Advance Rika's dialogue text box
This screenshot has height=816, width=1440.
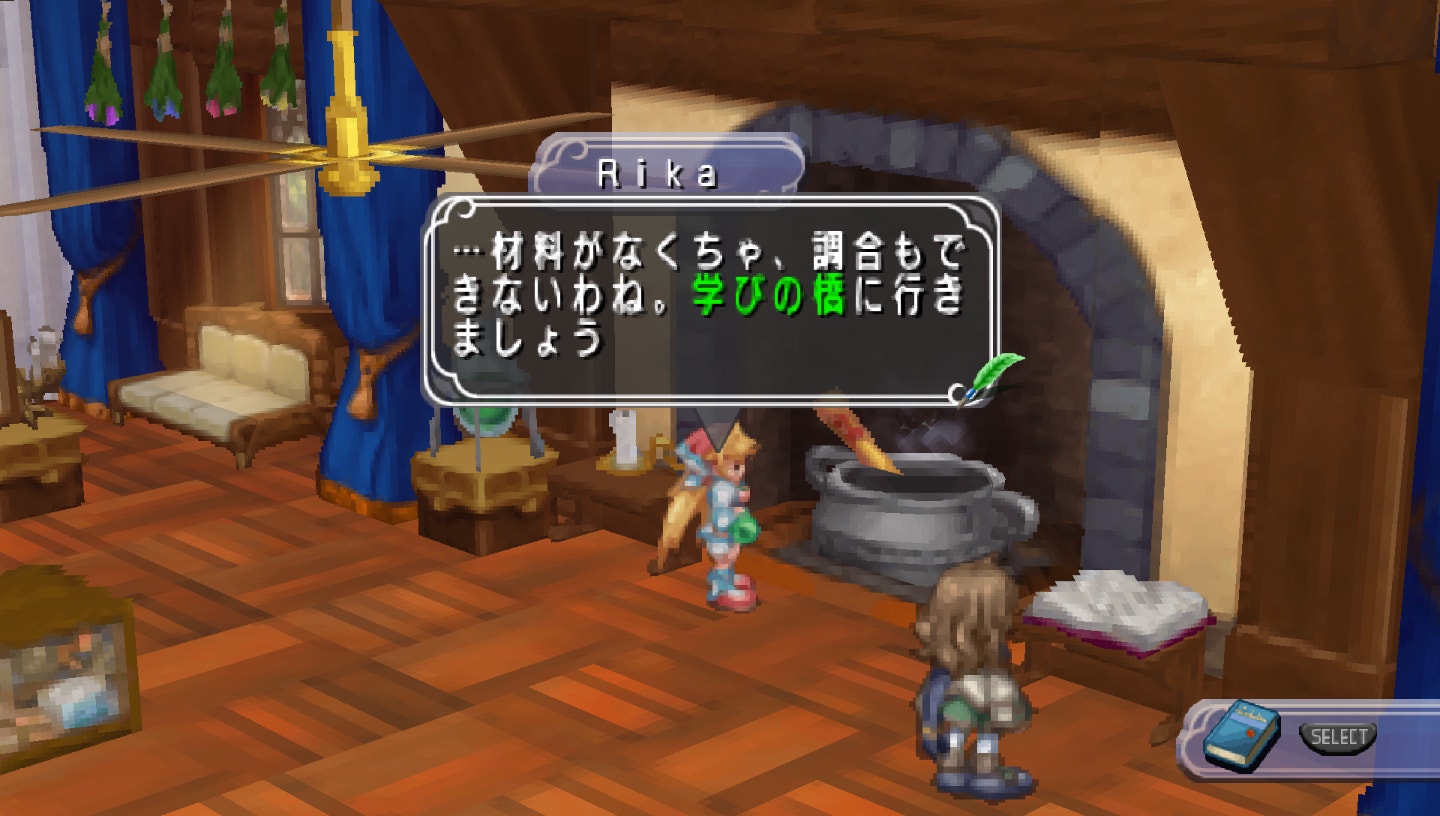[x=708, y=298]
